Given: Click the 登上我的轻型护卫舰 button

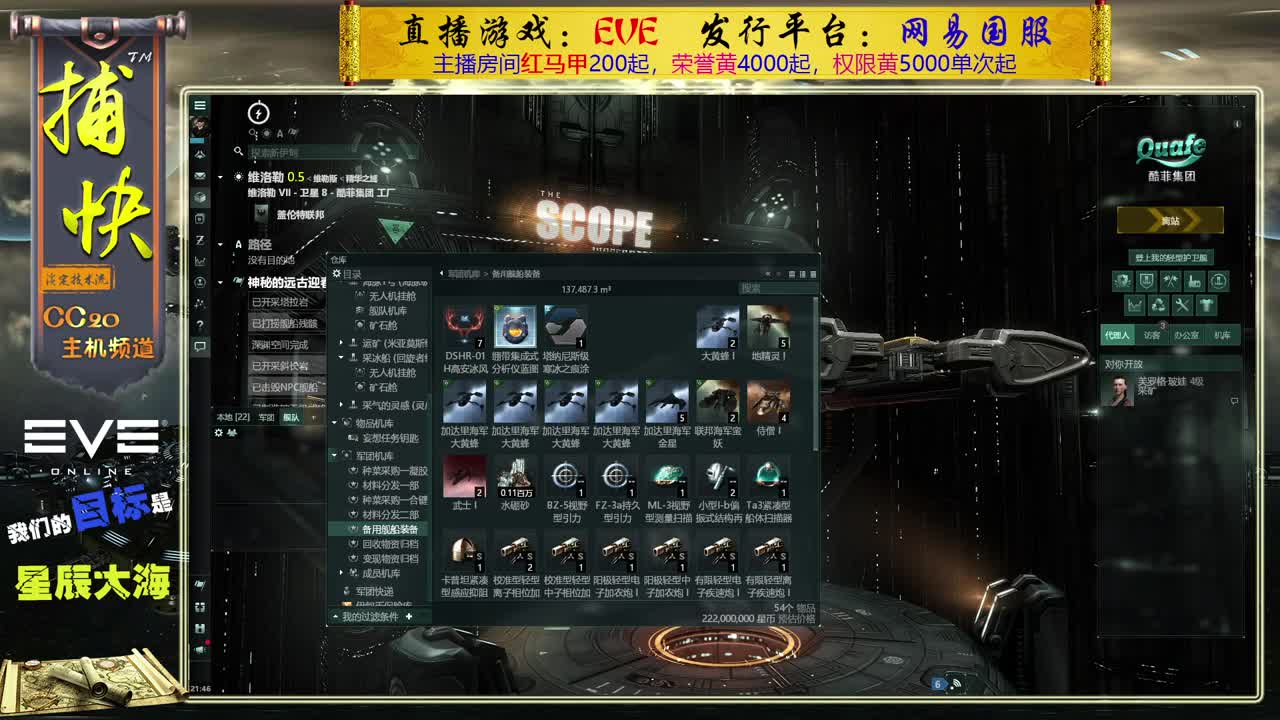Looking at the screenshot, I should [x=1172, y=256].
